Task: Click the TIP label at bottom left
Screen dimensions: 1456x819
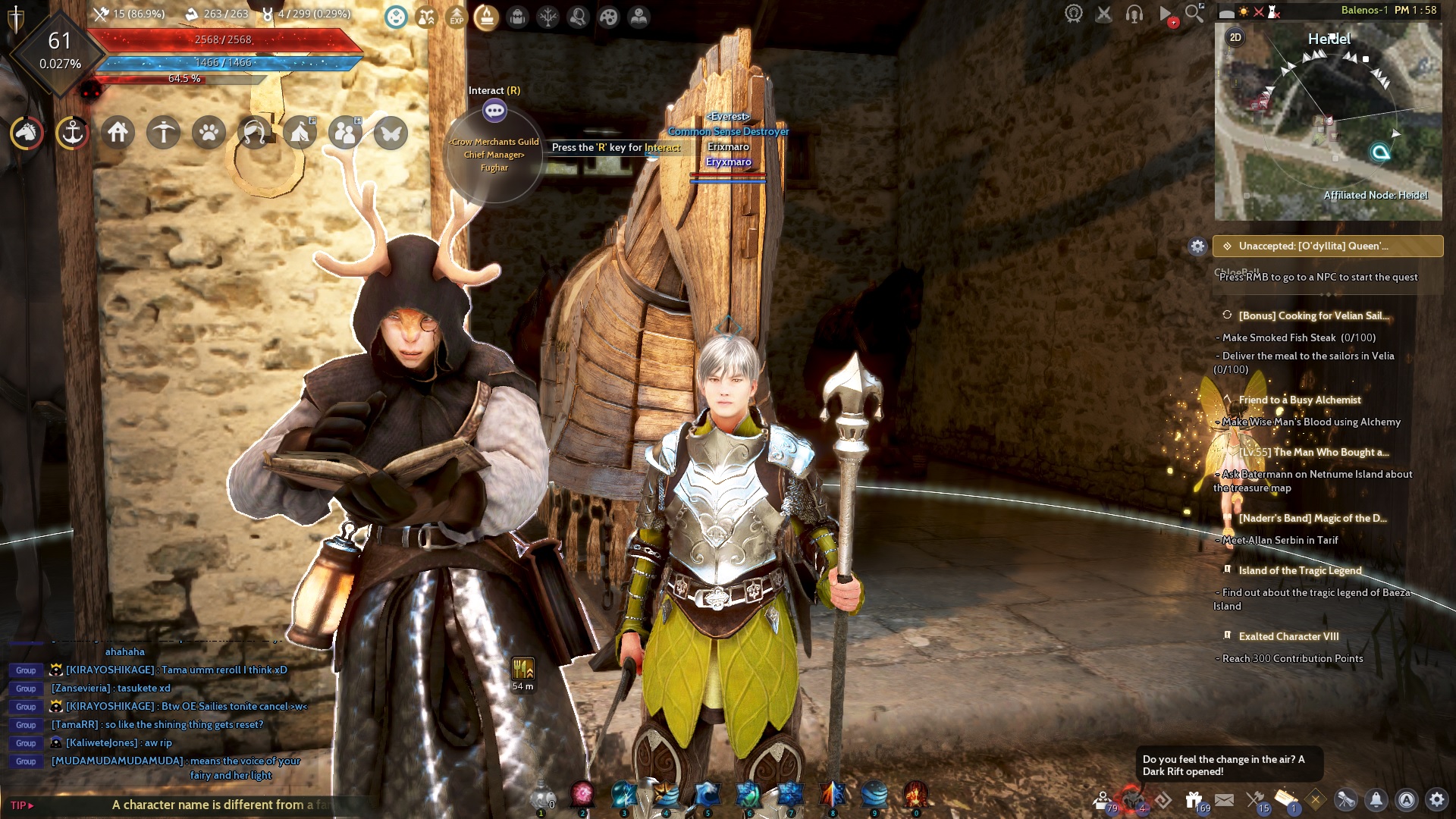Action: (x=20, y=805)
